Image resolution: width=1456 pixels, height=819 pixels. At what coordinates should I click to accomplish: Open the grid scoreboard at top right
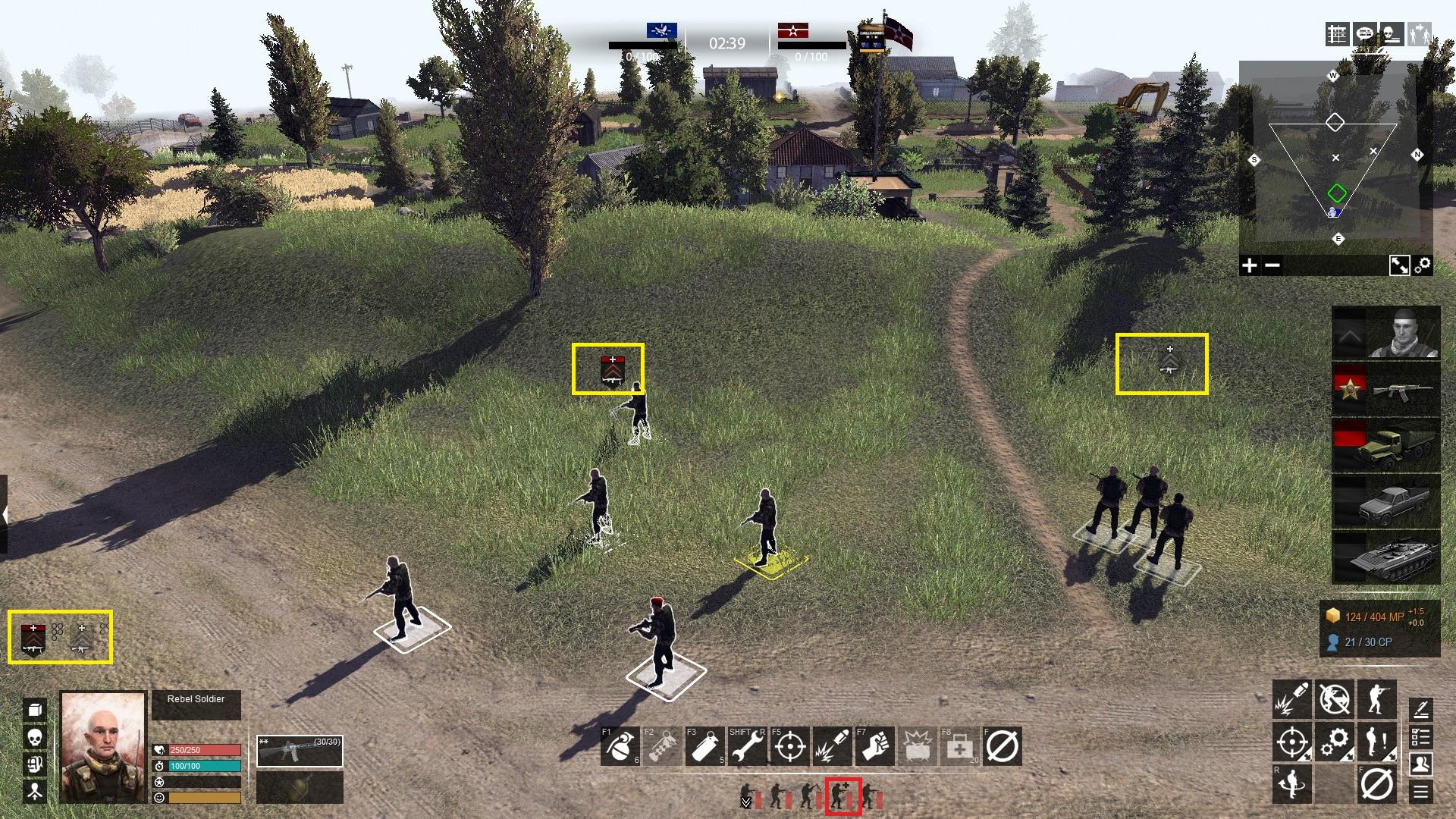(1337, 35)
